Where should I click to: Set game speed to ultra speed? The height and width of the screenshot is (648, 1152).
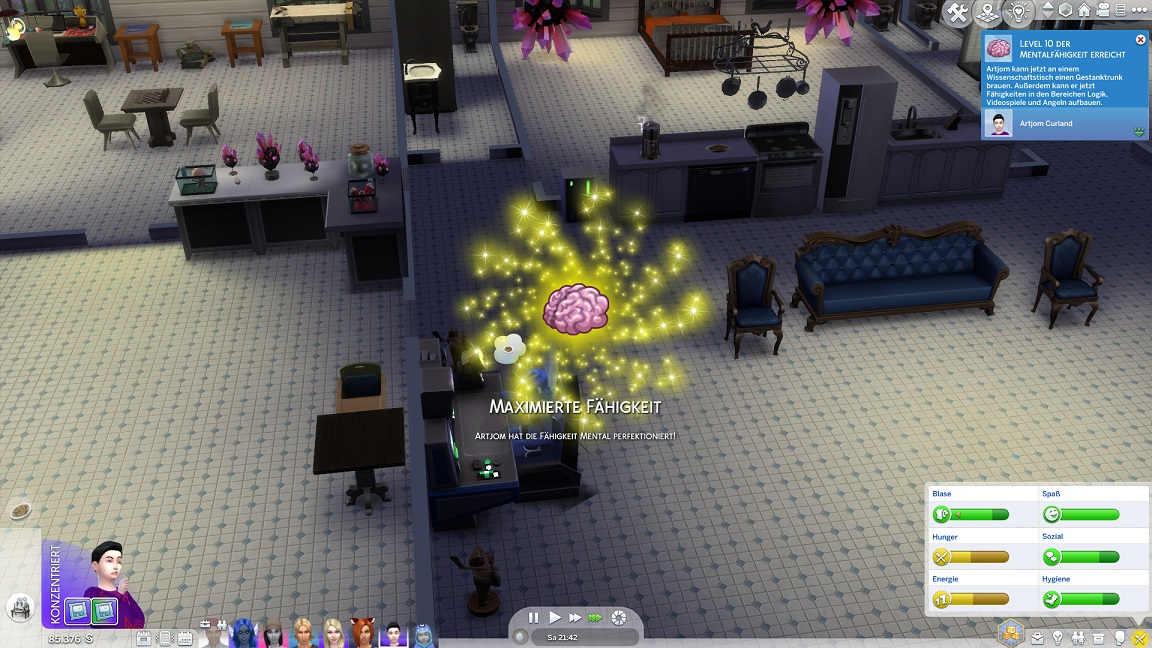(596, 618)
